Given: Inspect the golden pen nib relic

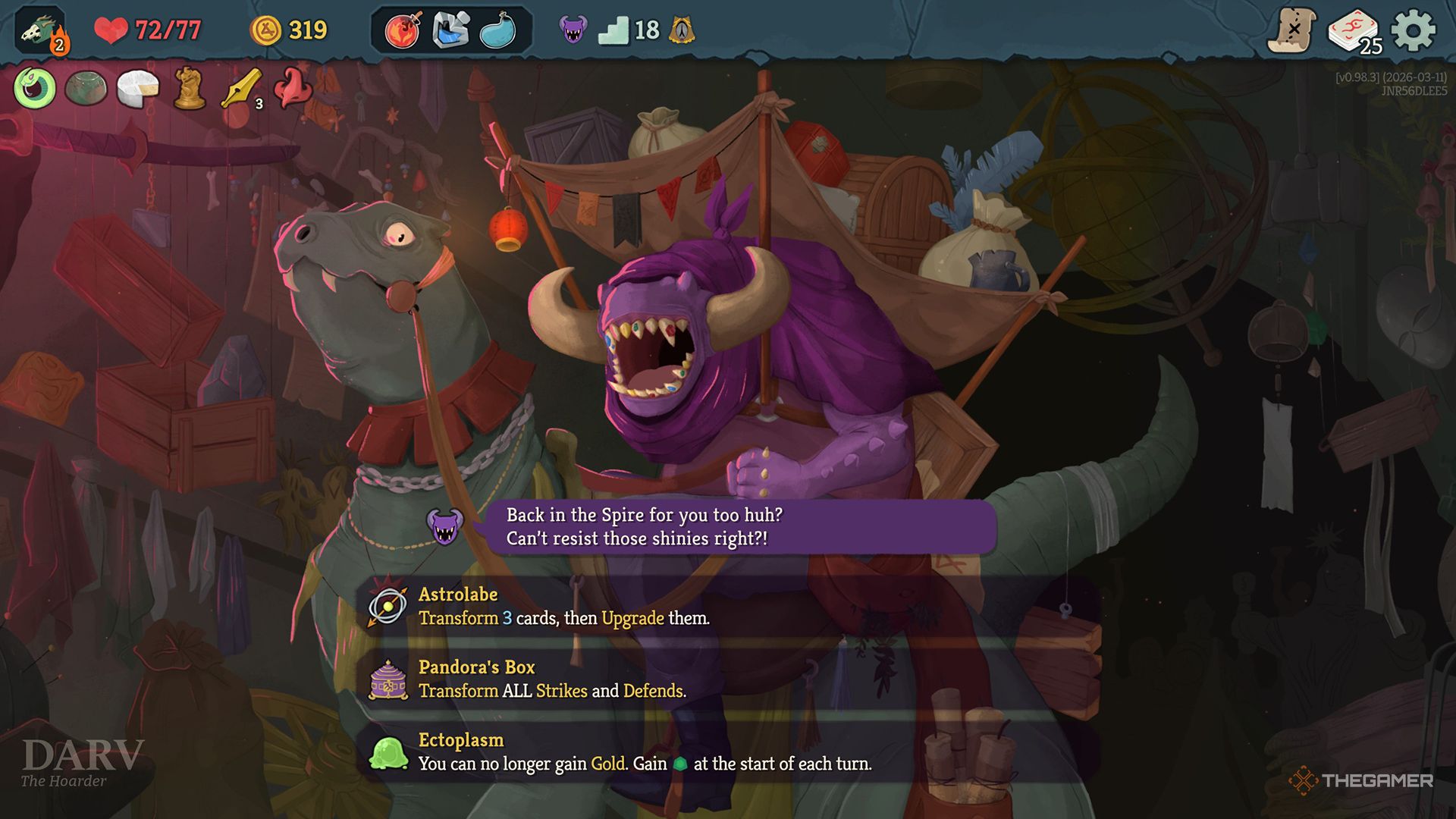Looking at the screenshot, I should click(x=241, y=89).
